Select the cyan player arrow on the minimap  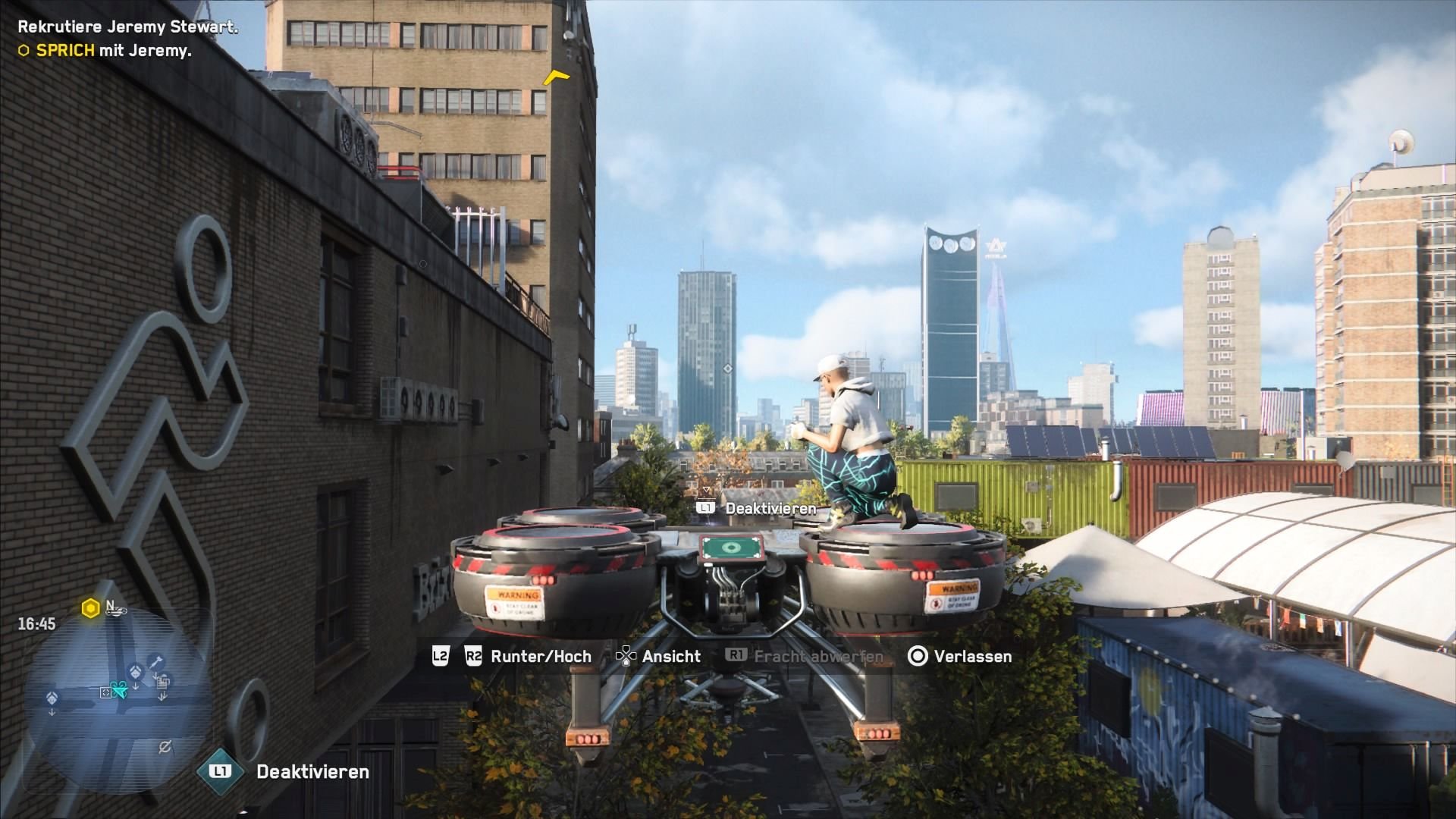[120, 689]
